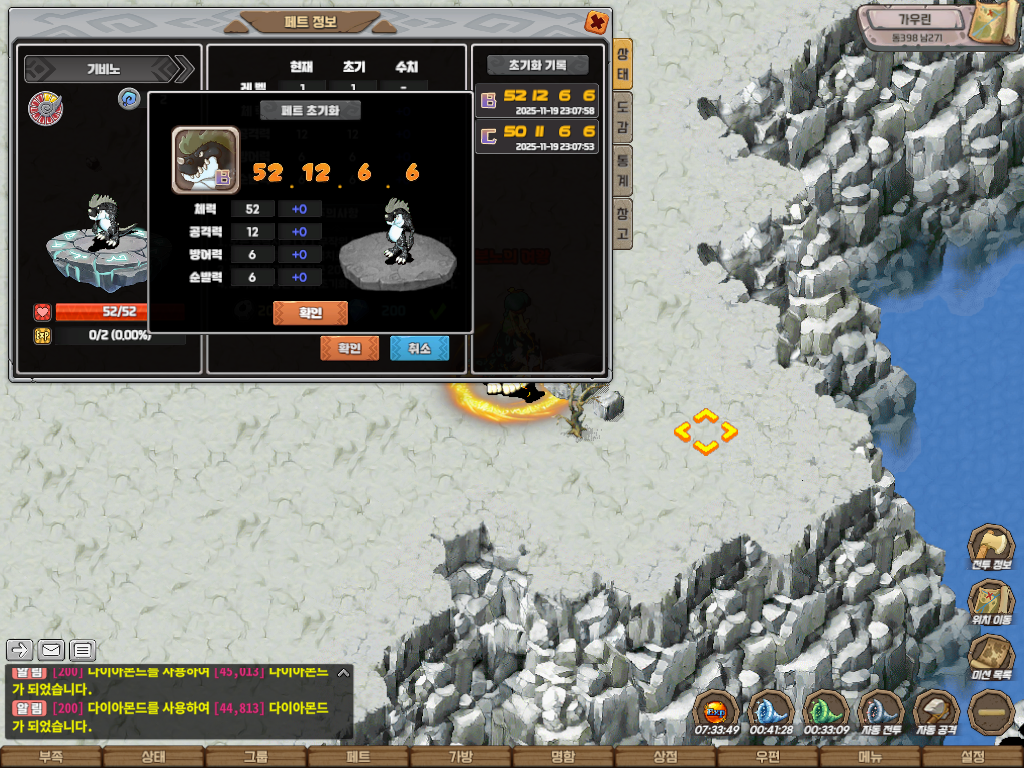1024x768 pixels.
Task: Collapse the round minus button
Action: coord(991,712)
